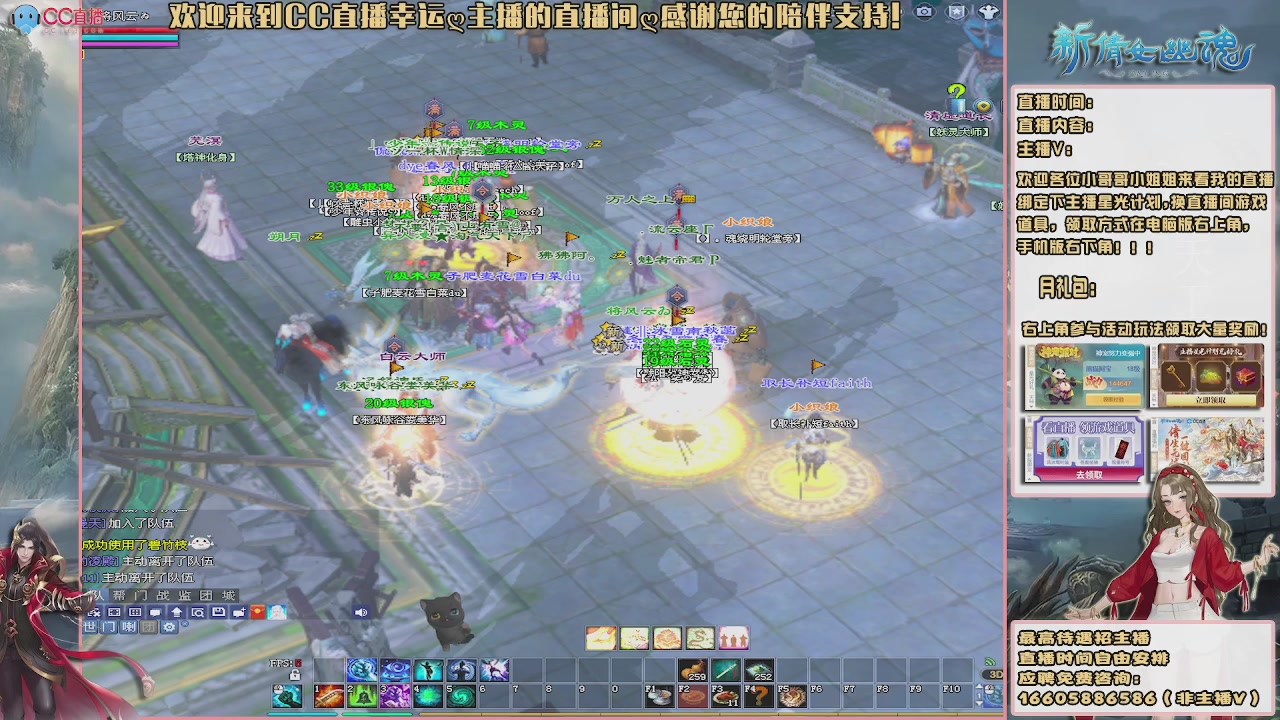Toggle the 3D button at bottom right
The image size is (1280, 720).
992,674
